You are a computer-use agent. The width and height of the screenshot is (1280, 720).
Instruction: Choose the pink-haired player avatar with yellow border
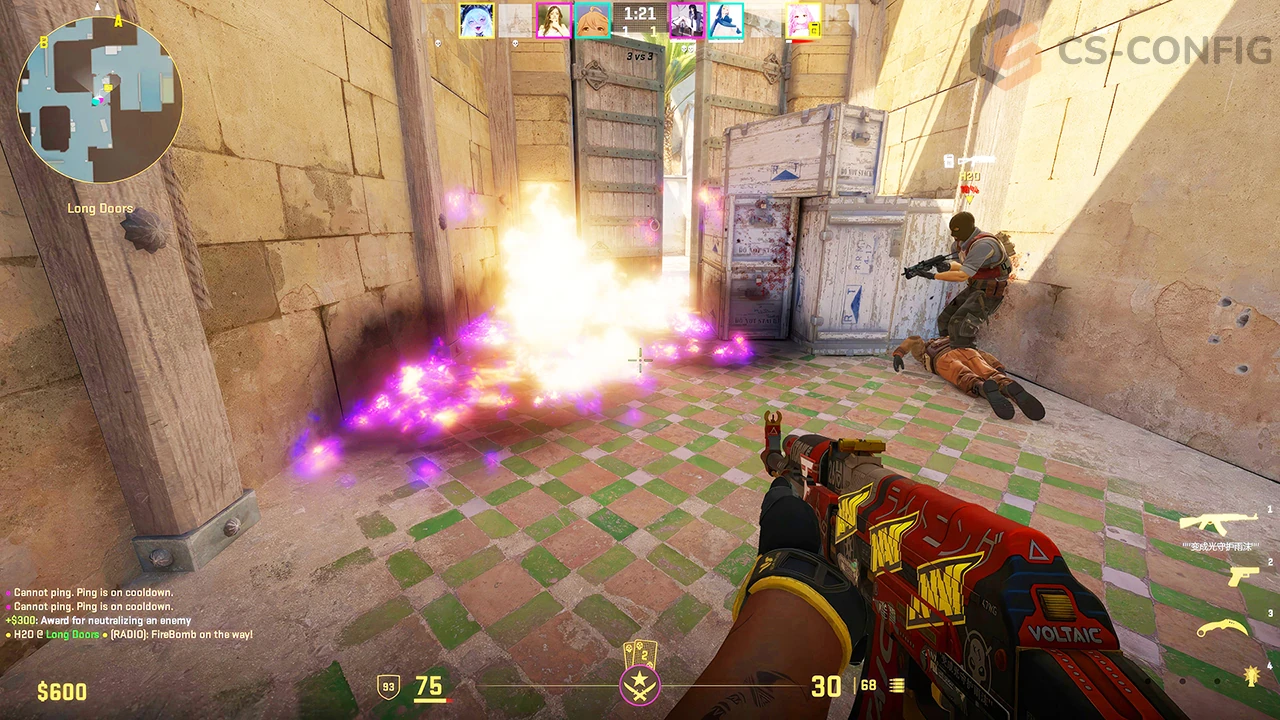point(802,21)
